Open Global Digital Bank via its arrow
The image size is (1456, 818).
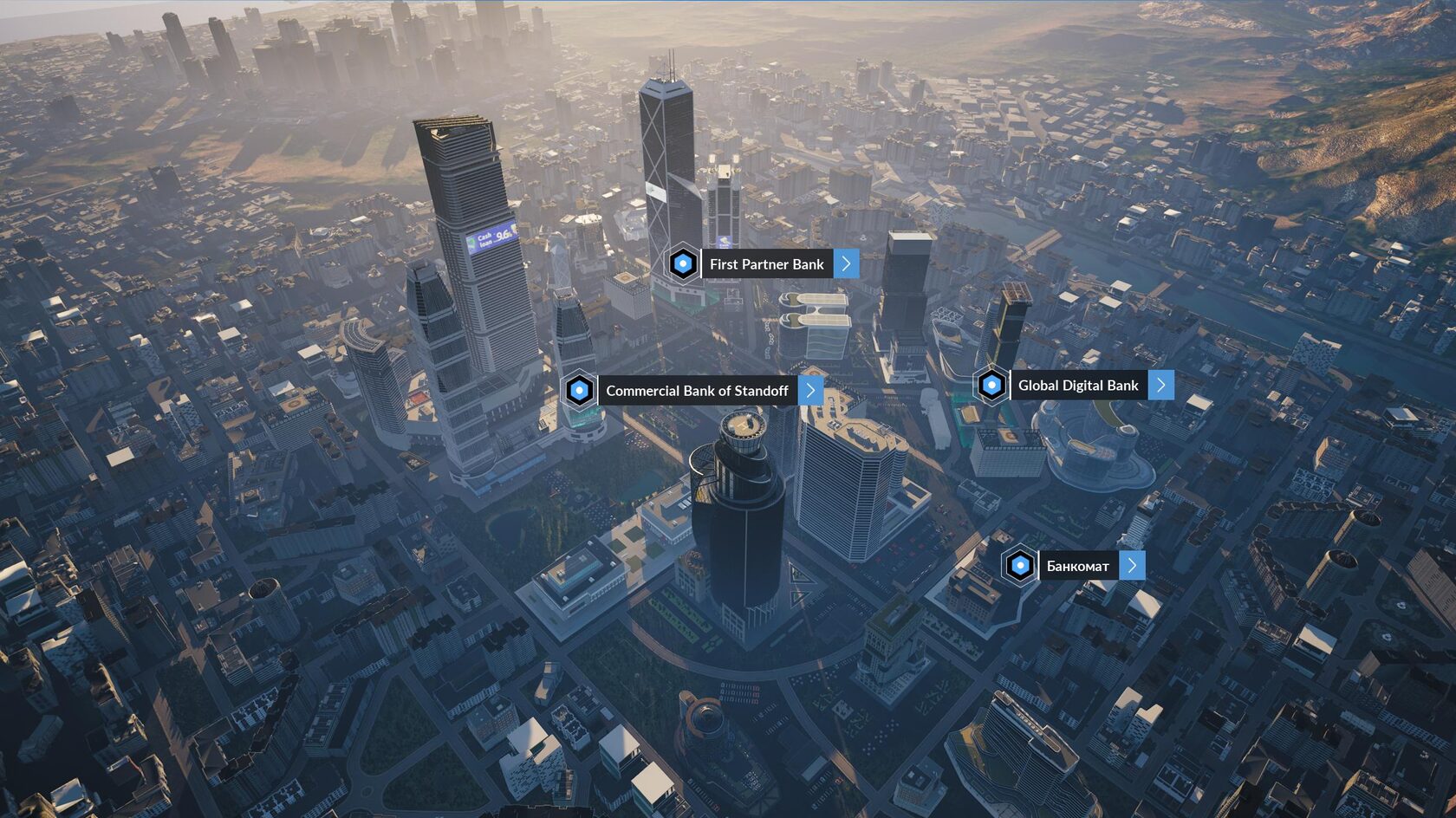(x=1161, y=386)
